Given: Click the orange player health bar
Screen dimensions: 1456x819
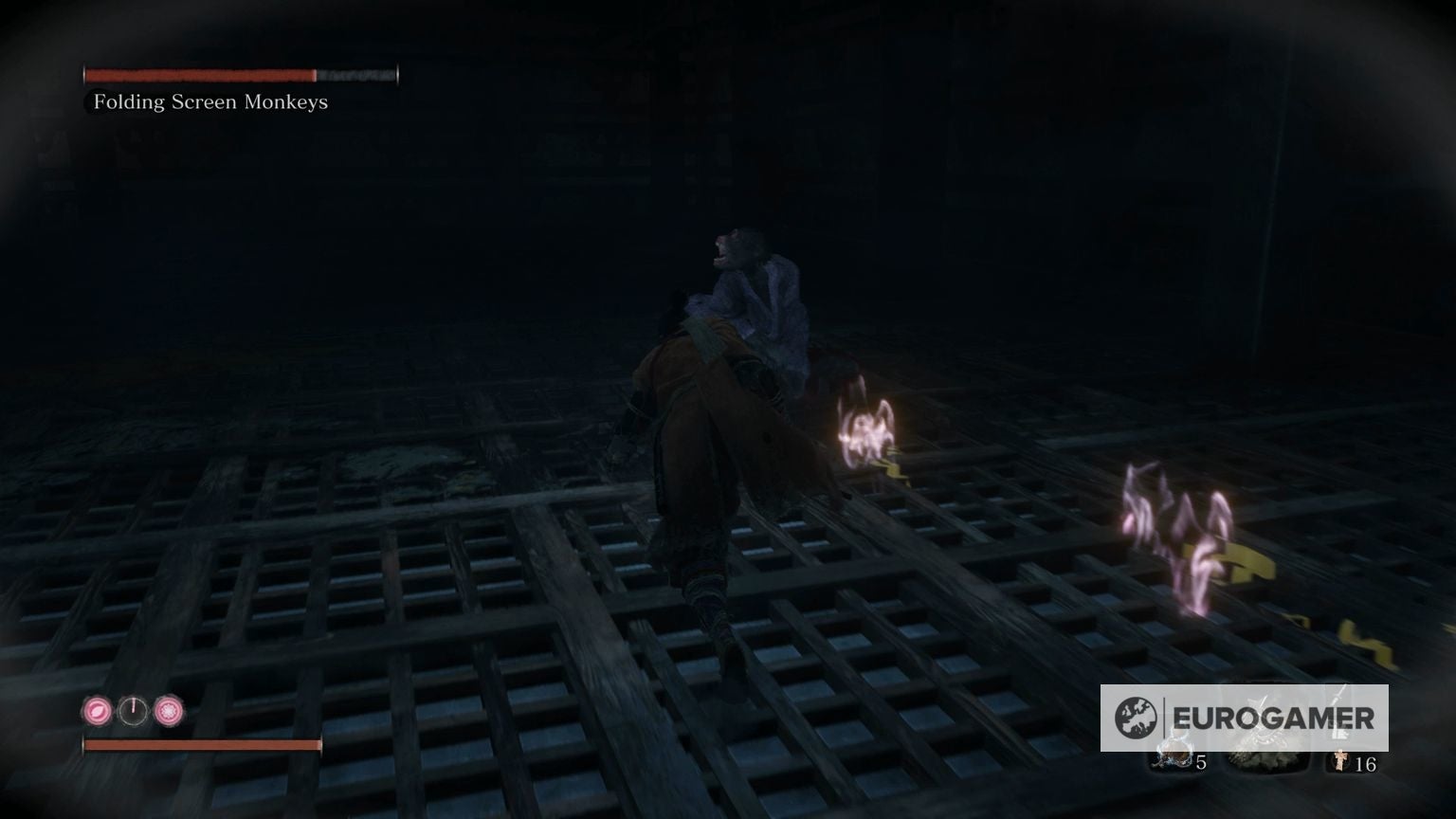Looking at the screenshot, I should (202, 745).
